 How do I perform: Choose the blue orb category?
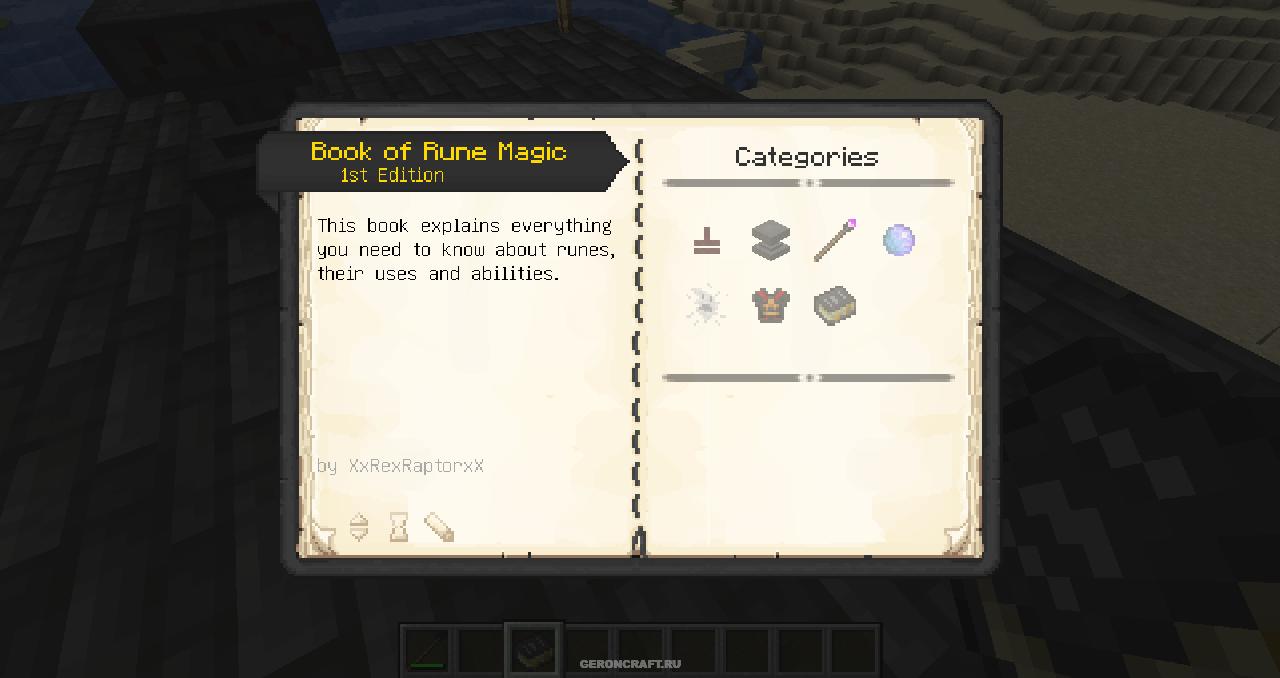coord(898,241)
